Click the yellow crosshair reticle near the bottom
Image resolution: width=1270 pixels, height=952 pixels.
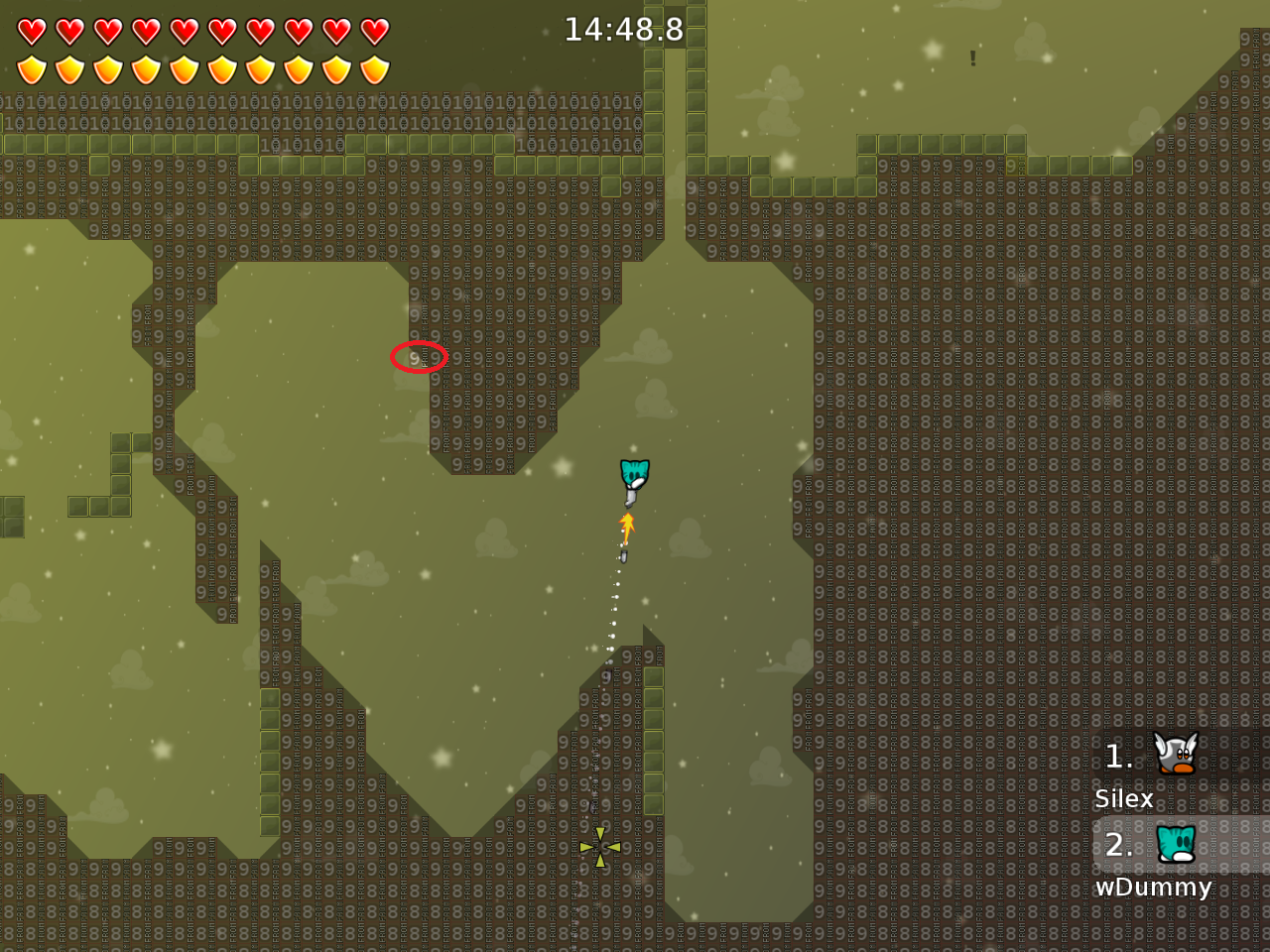(x=600, y=848)
